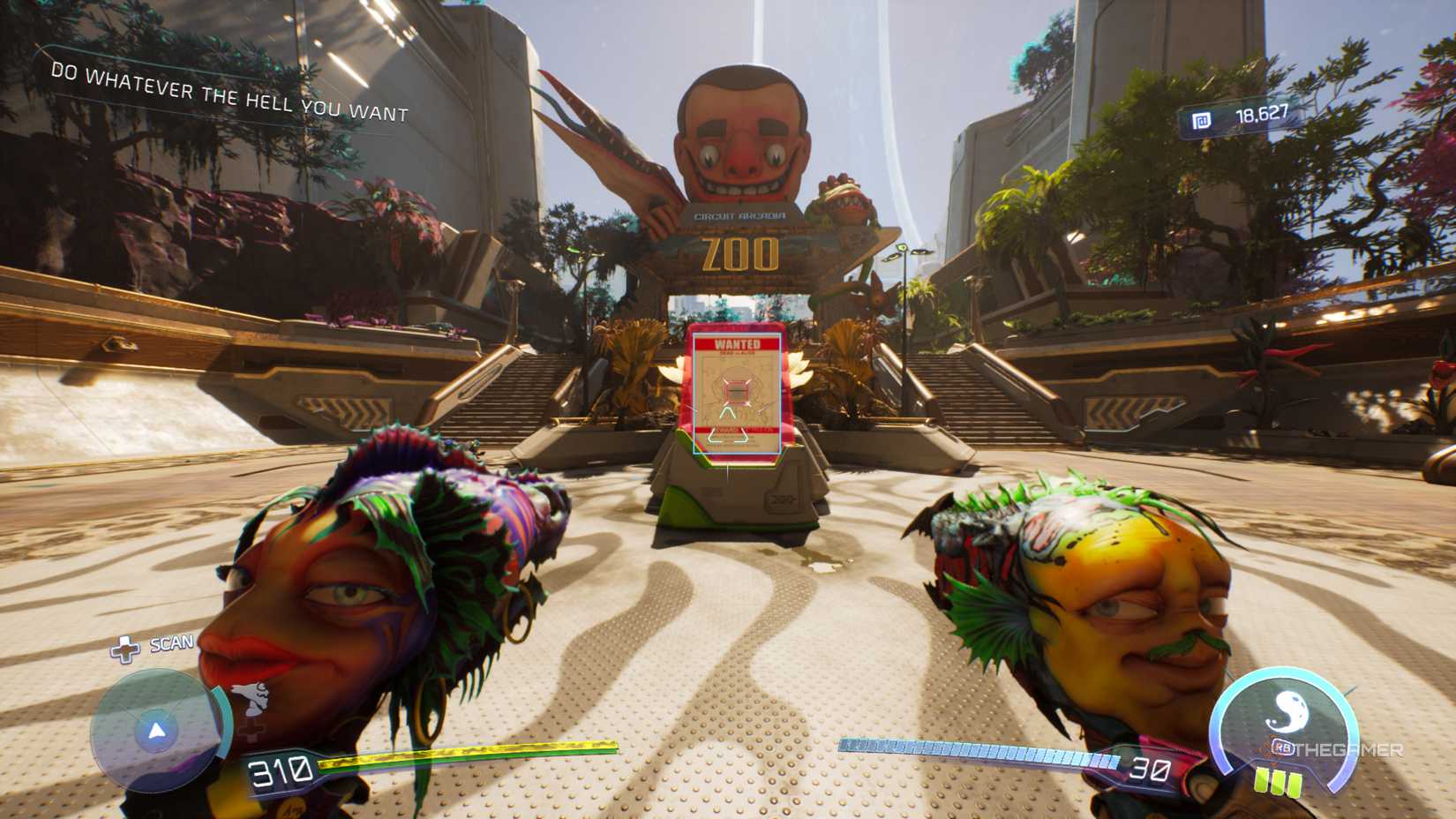Click the D-pad Scan icon

coord(127,649)
